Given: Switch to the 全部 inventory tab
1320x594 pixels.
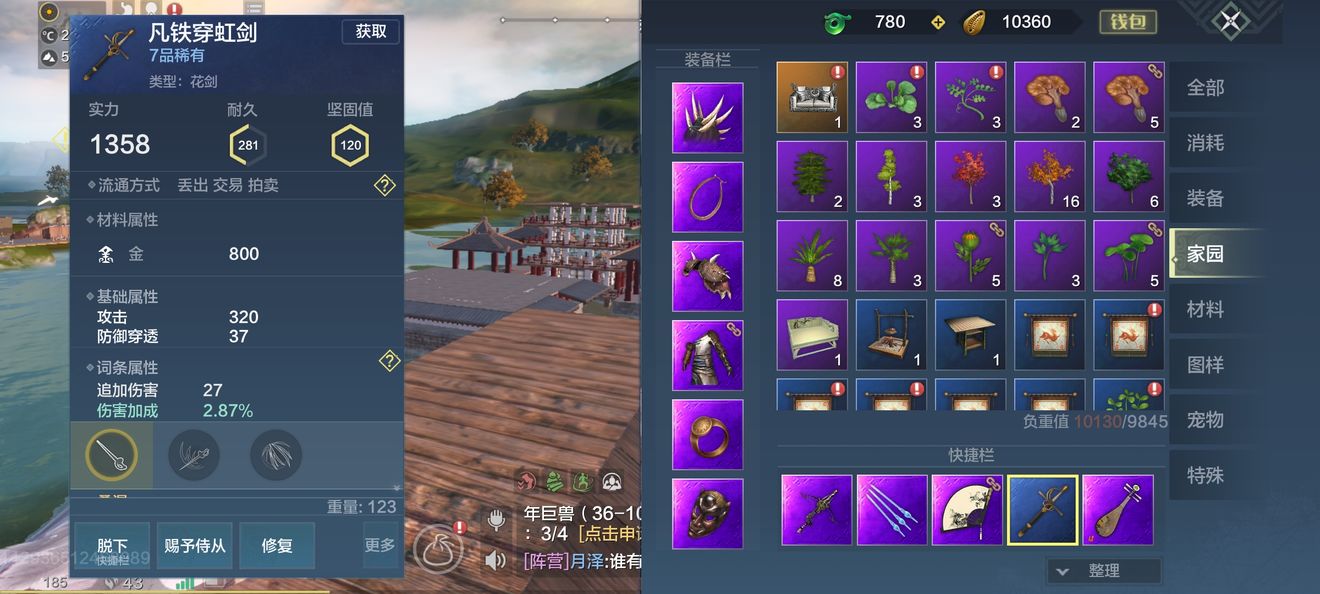Looking at the screenshot, I should [x=1205, y=88].
